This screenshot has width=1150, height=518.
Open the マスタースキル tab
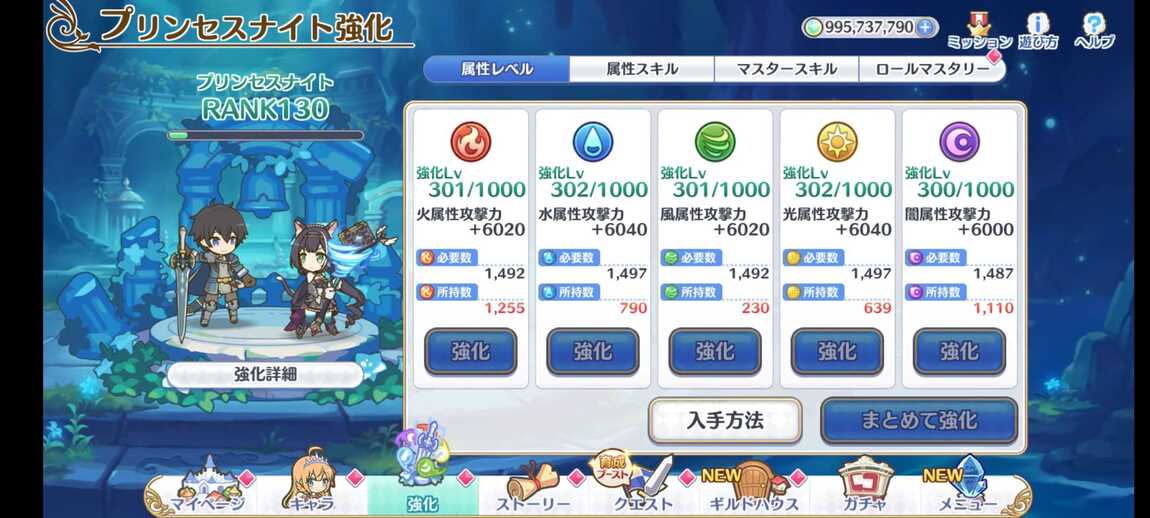786,69
